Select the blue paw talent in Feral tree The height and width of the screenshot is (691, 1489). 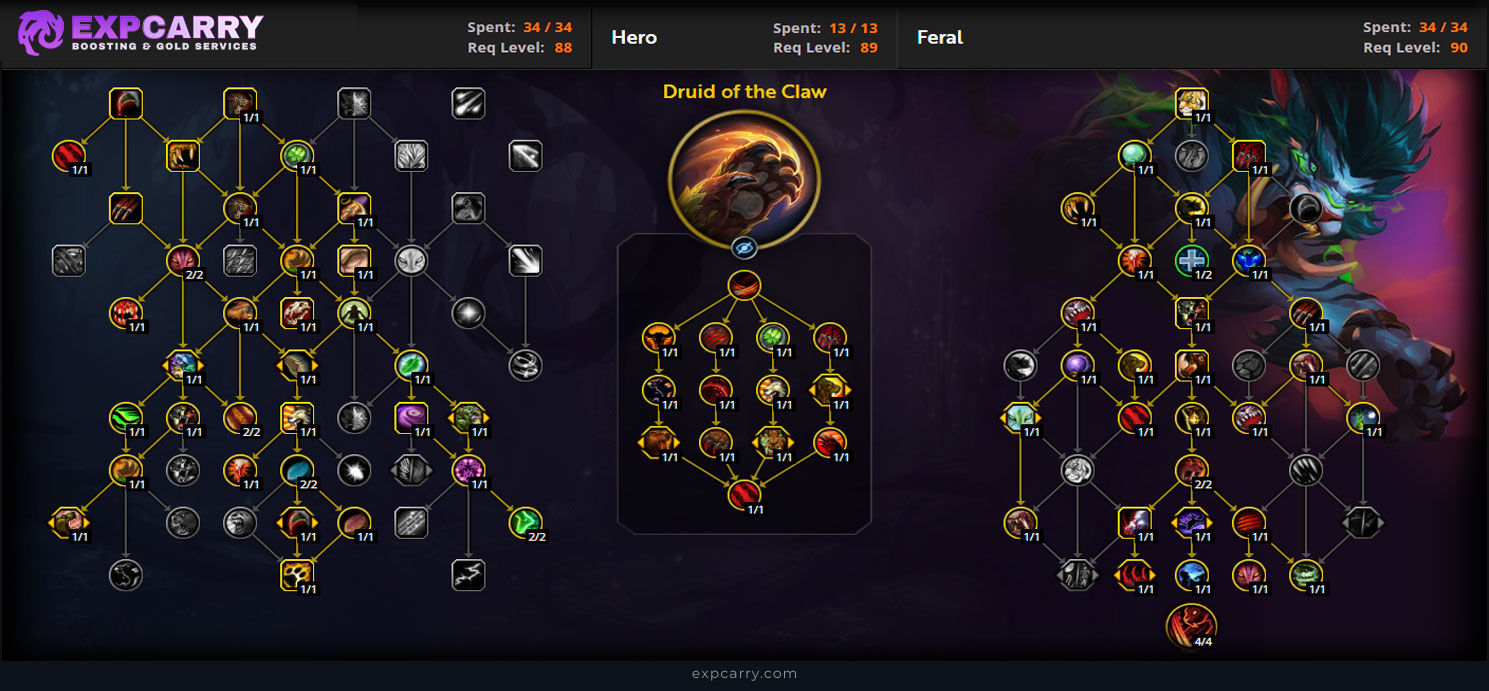click(x=1249, y=260)
